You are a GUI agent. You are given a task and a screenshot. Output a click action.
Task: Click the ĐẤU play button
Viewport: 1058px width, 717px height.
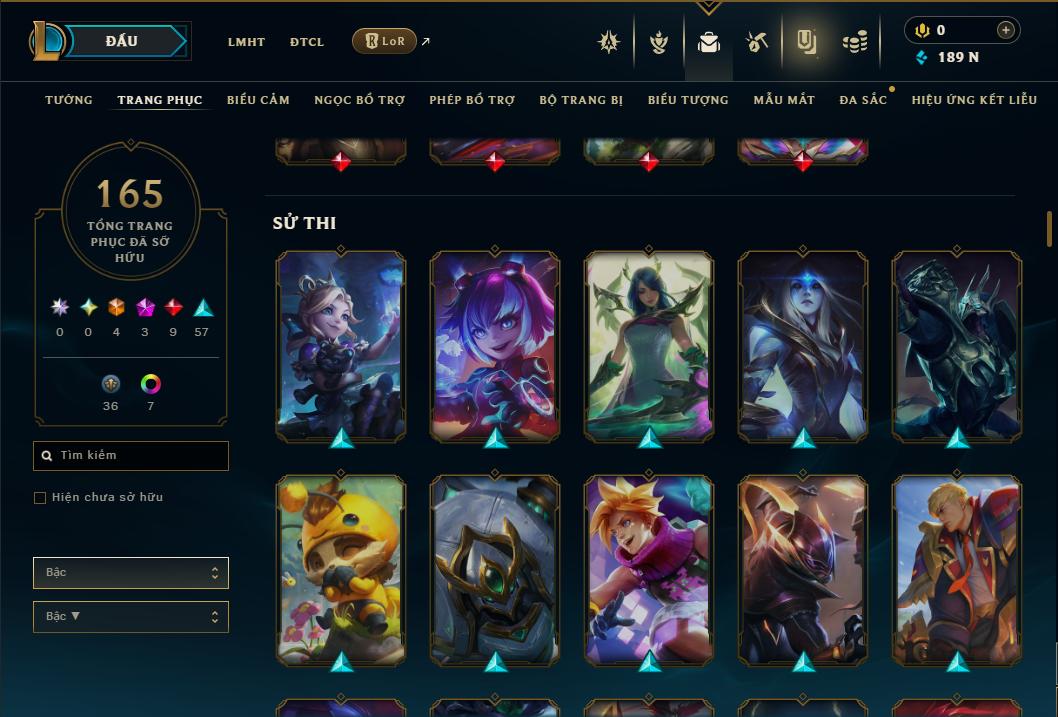click(122, 41)
